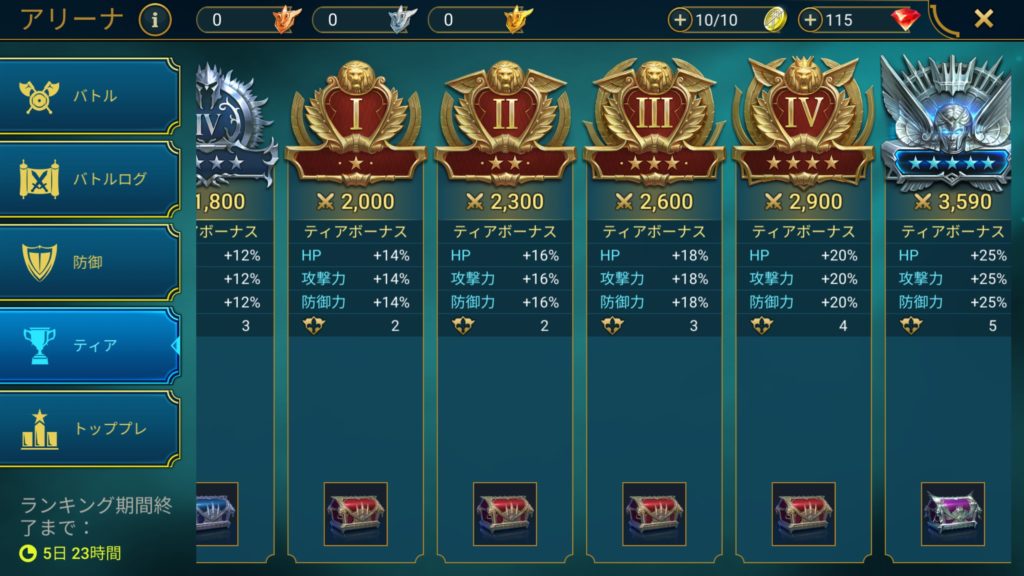Switch to the バトルログ tab
1024x576 pixels.
click(x=90, y=179)
